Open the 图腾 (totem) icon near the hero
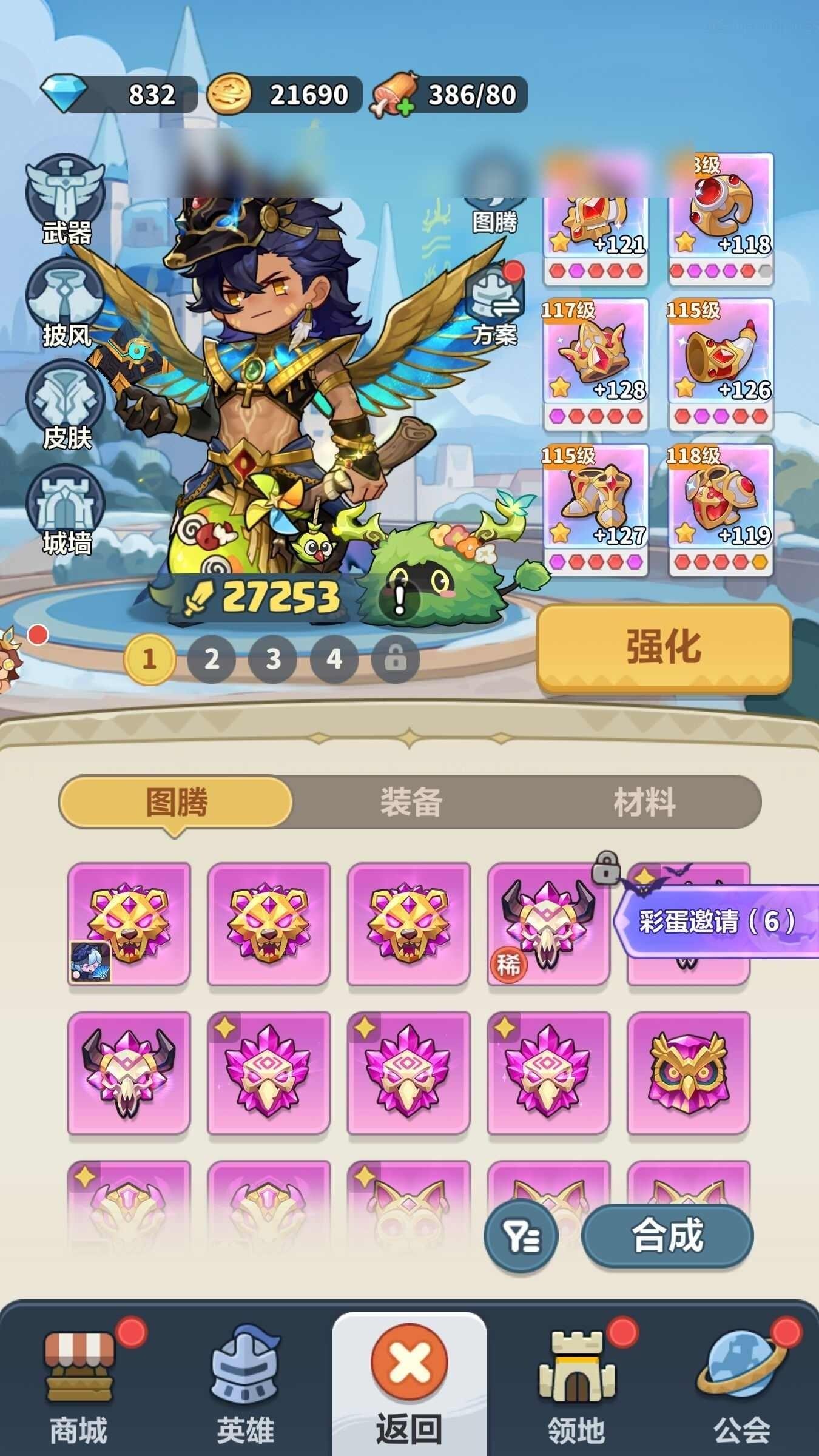The height and width of the screenshot is (1456, 819). point(494,194)
